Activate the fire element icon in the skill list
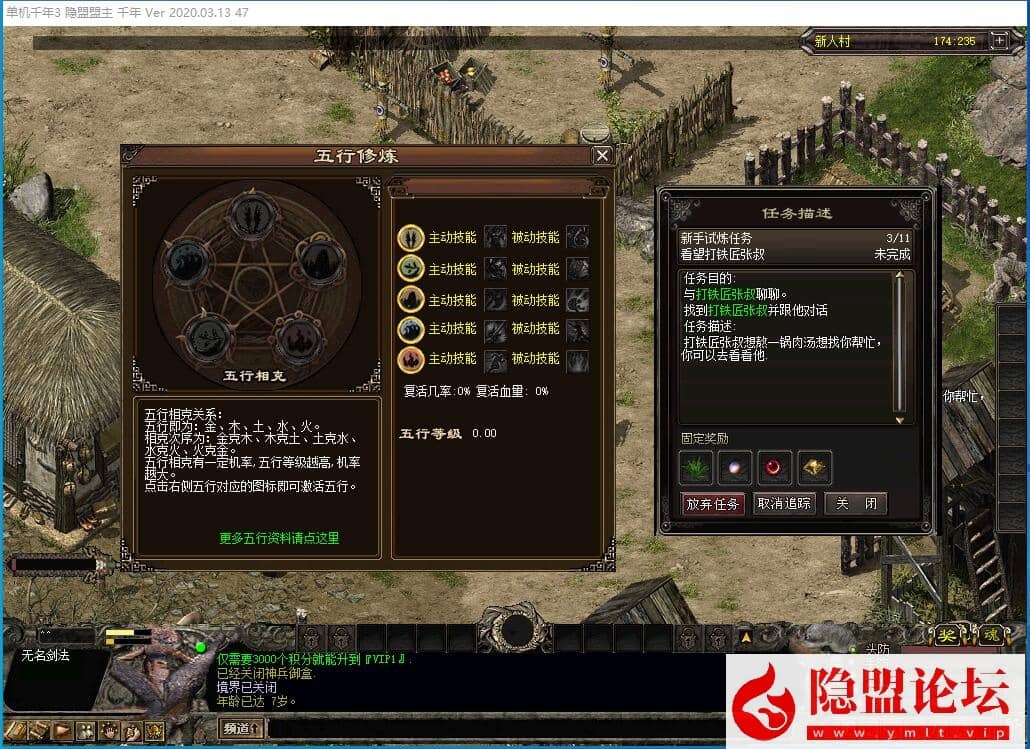Image resolution: width=1030 pixels, height=749 pixels. pyautogui.click(x=411, y=359)
